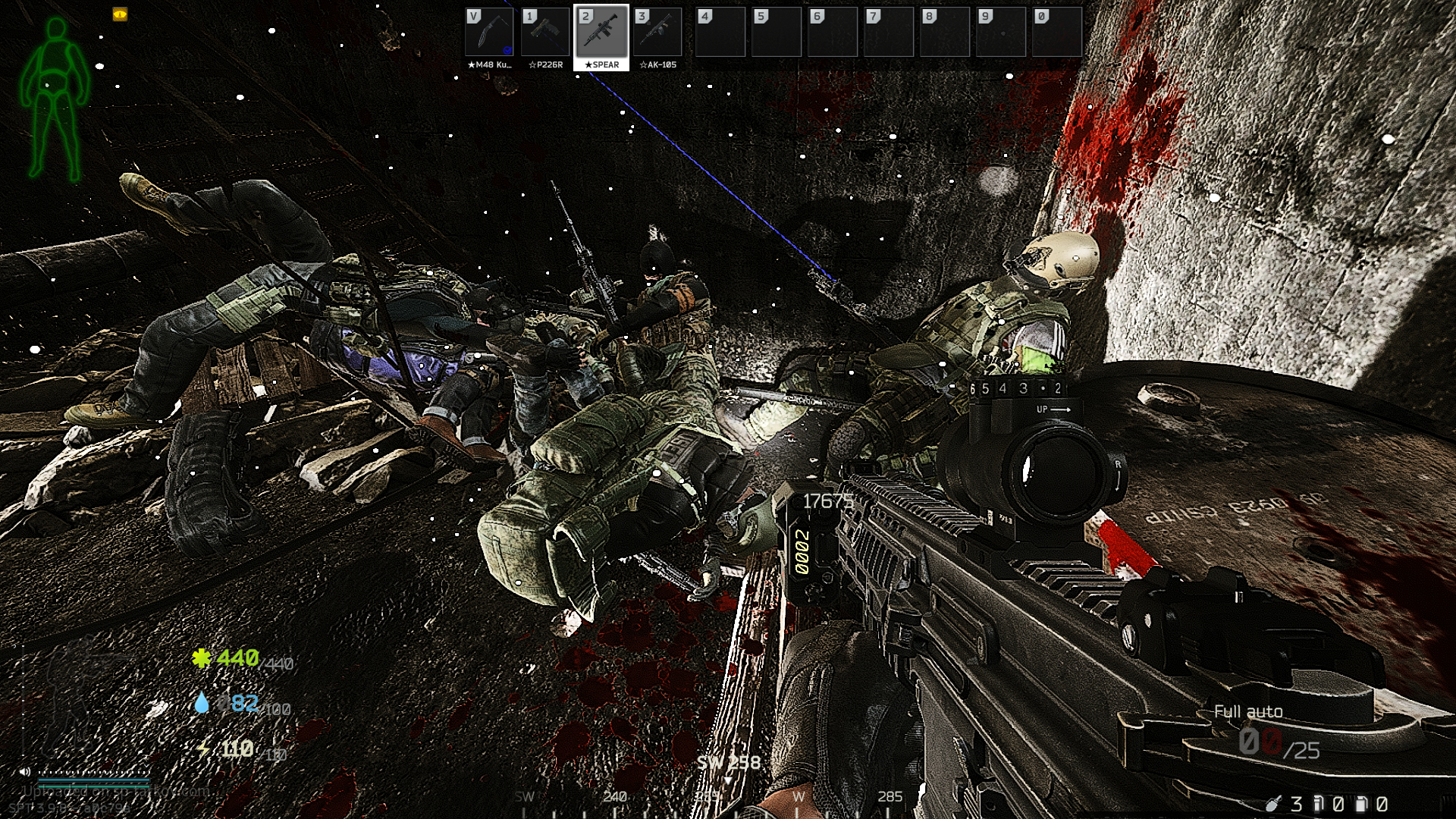Select the M48 Kukri melee slot
Screen dimensions: 1456x819
(489, 33)
